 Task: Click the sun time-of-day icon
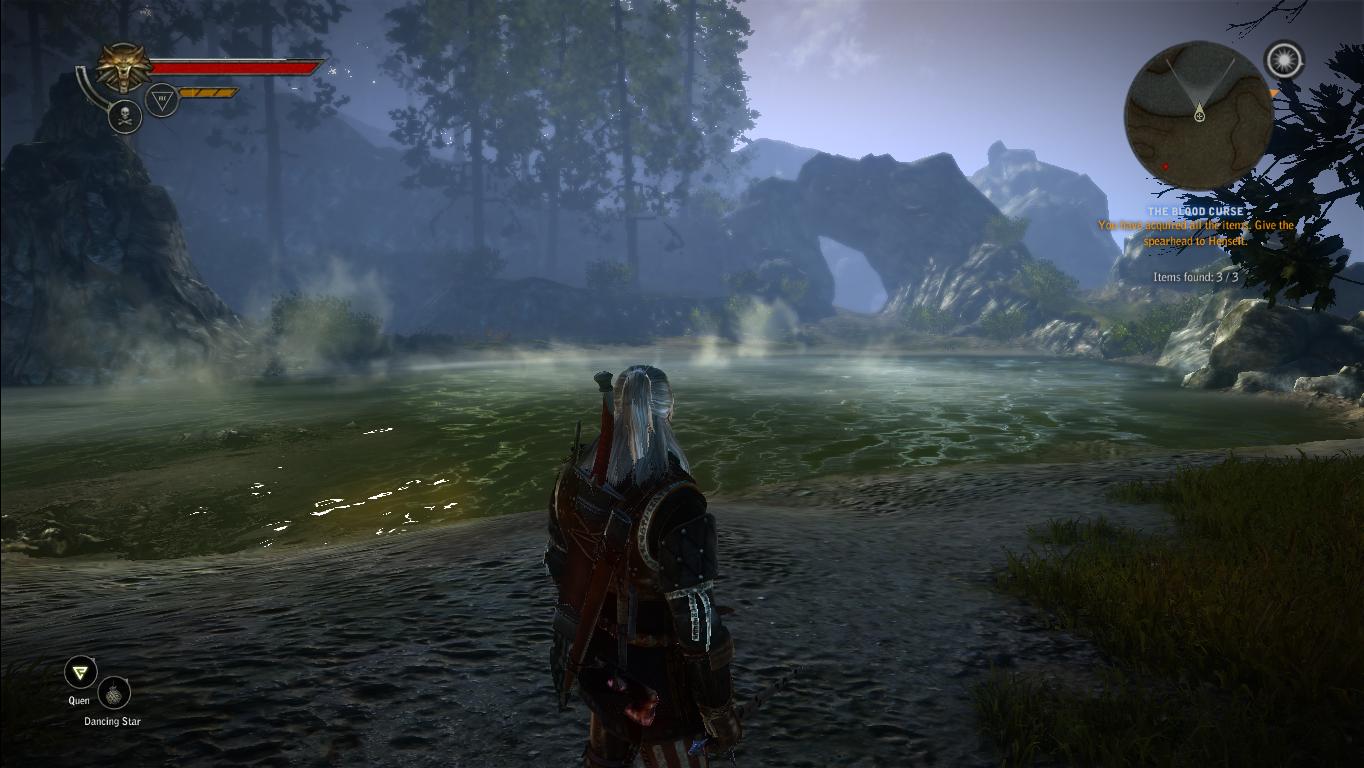1284,60
